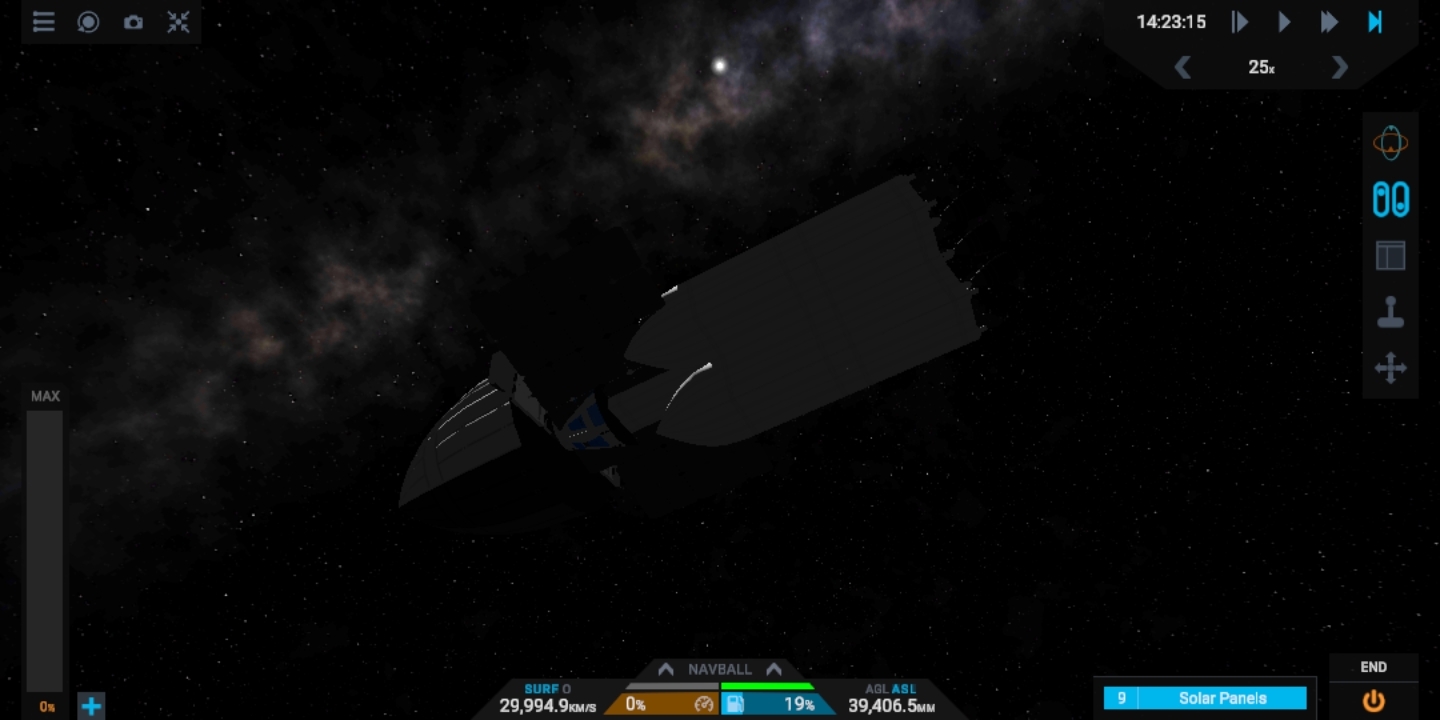Activate the fast-forward time button
This screenshot has height=720, width=1440.
[x=1329, y=22]
